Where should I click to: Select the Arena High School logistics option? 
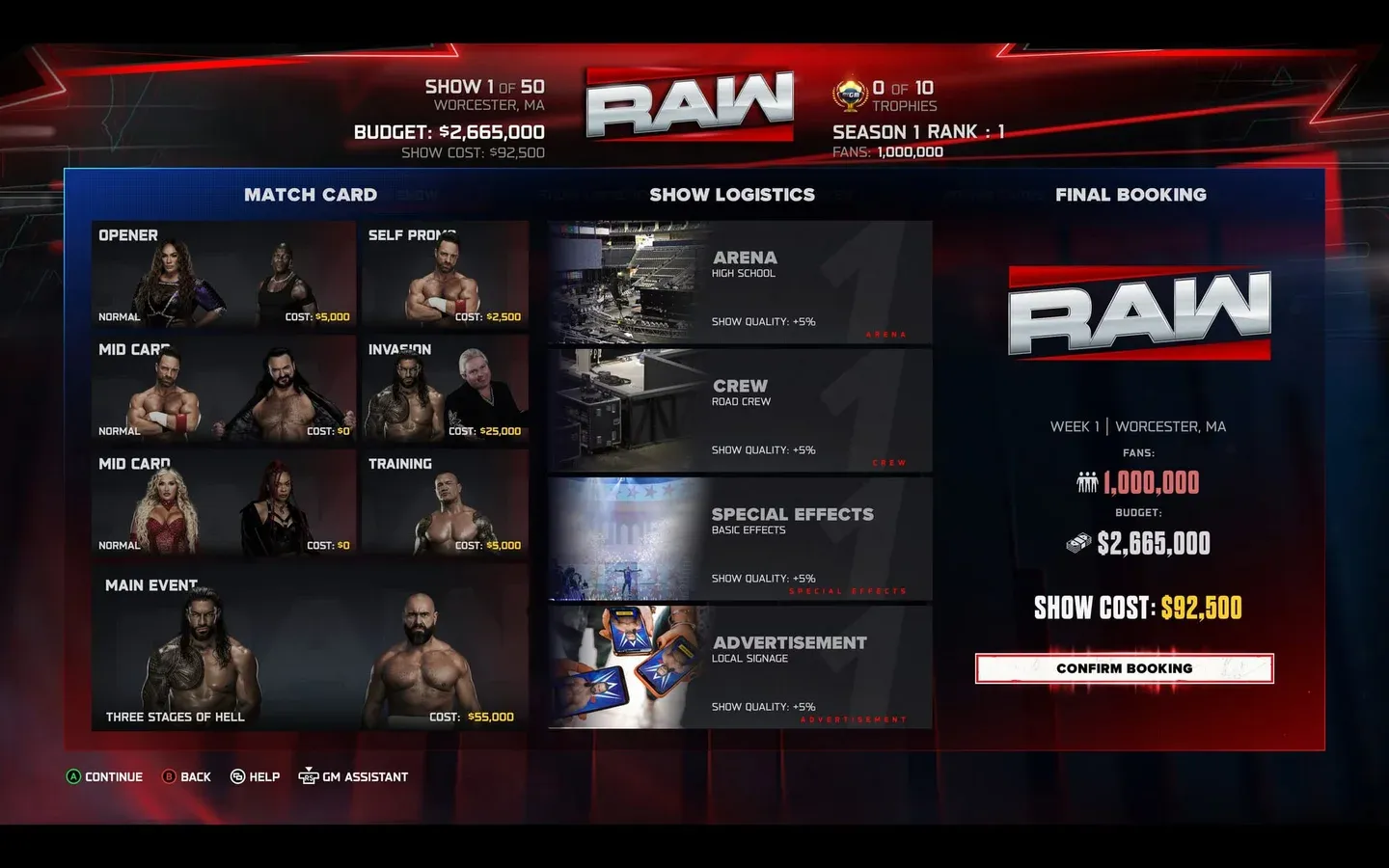(740, 283)
